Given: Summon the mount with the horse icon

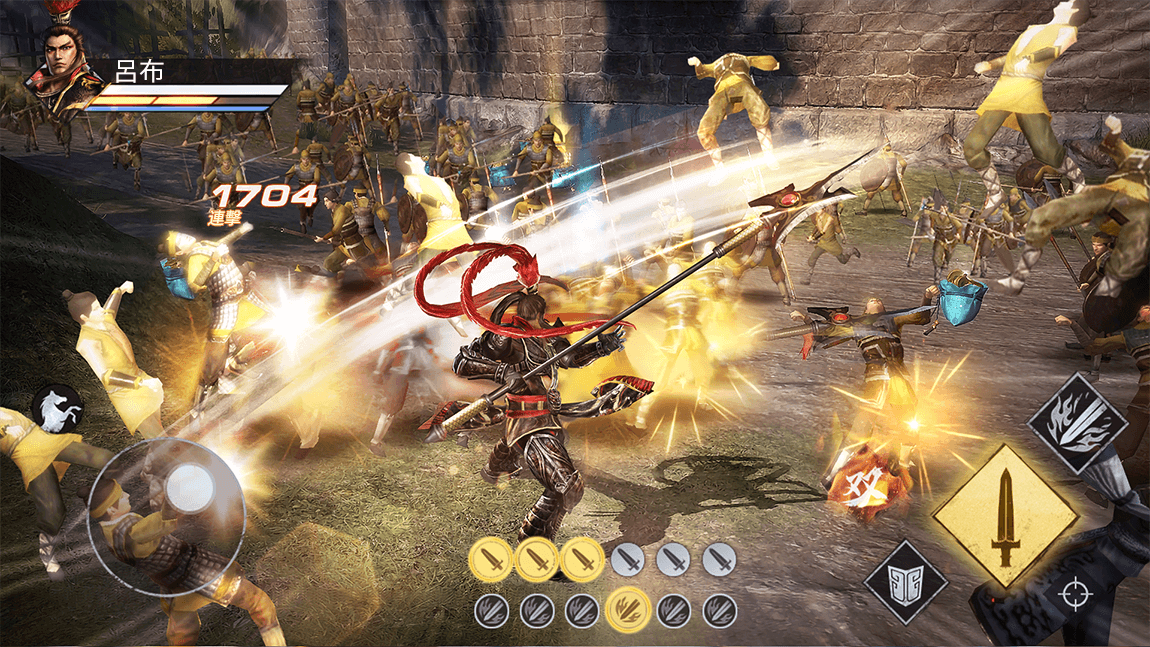Looking at the screenshot, I should (56, 409).
